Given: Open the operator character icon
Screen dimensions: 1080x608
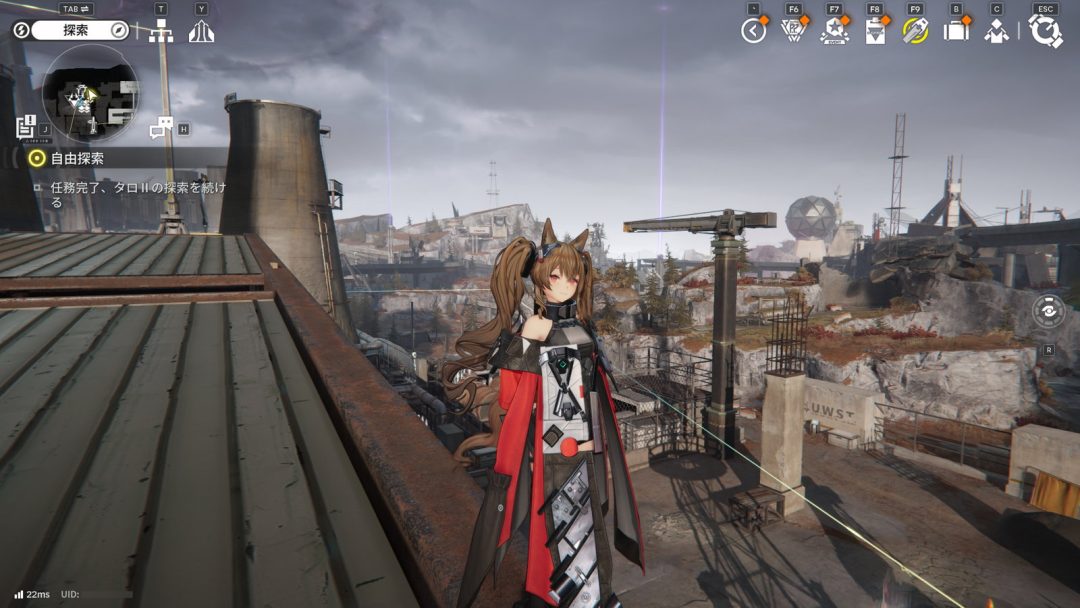Looking at the screenshot, I should click(x=996, y=31).
